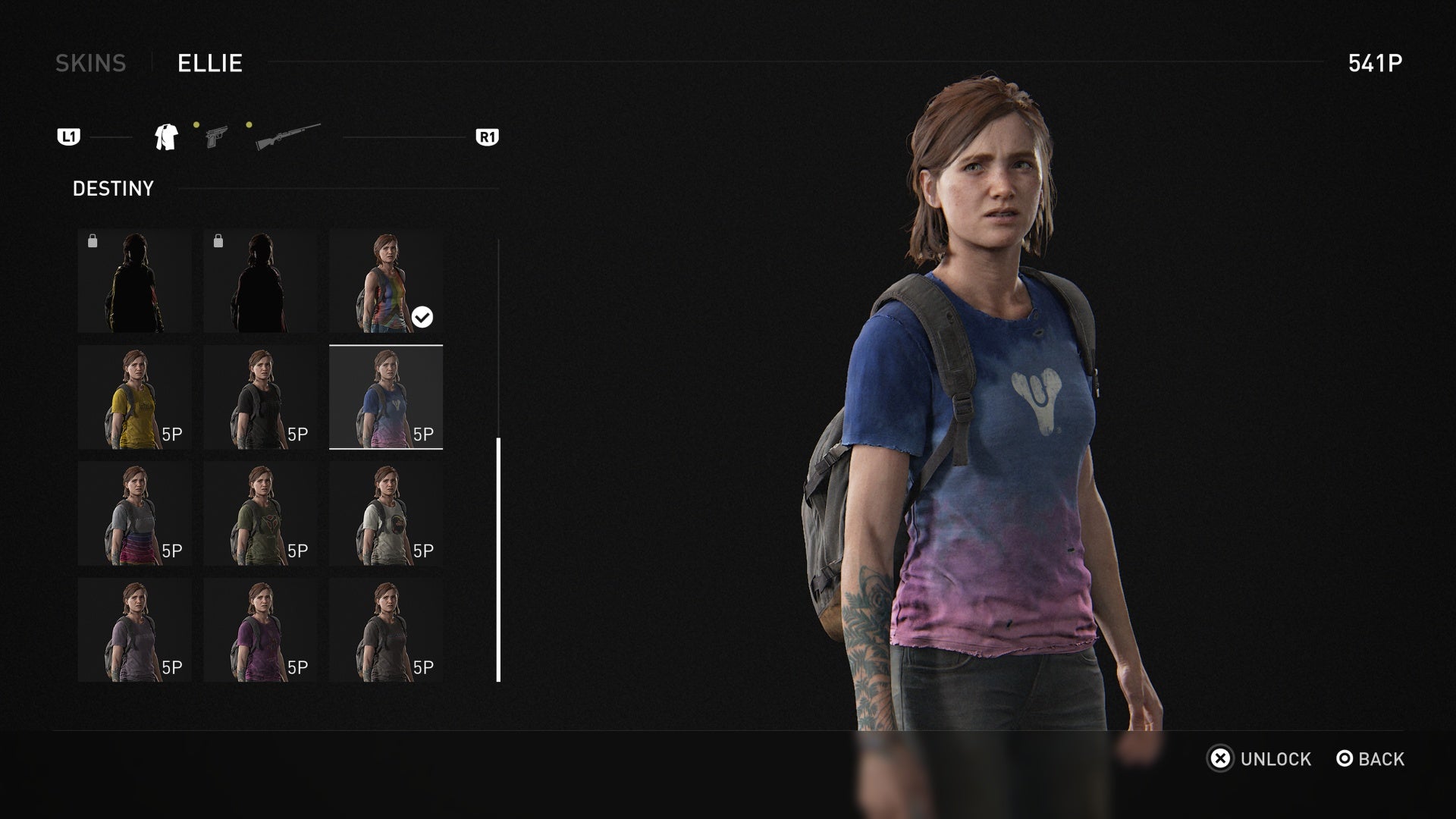Click the yellow dot above the pistol icon
The width and height of the screenshot is (1456, 819).
(x=196, y=123)
